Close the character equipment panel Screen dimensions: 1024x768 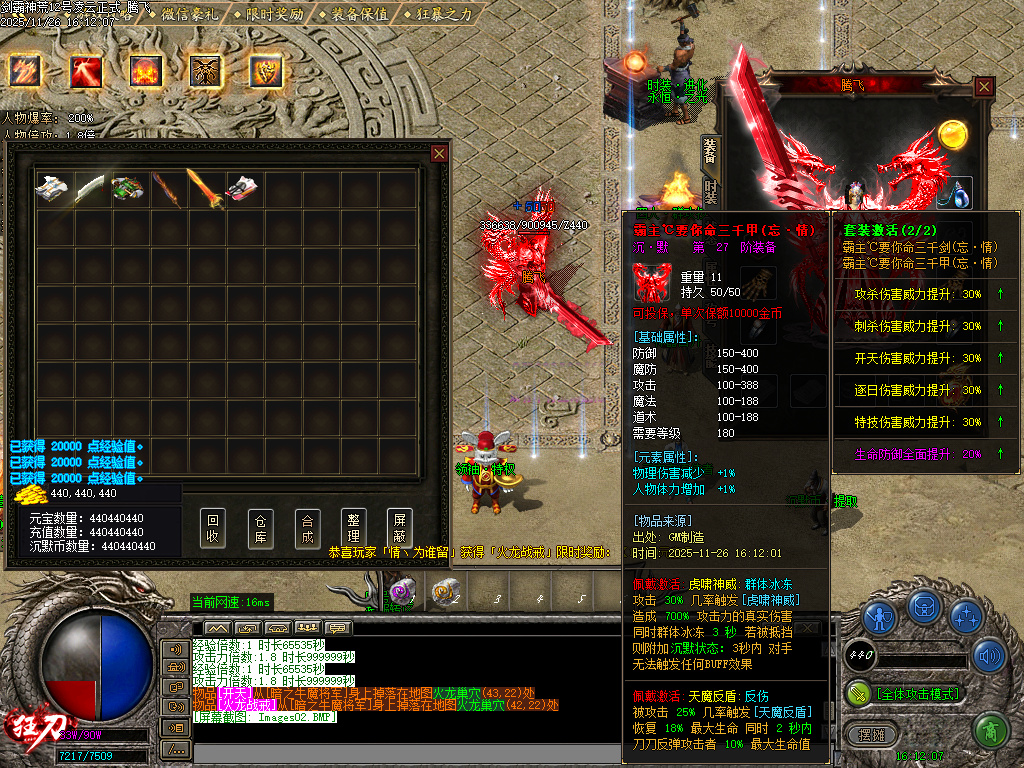[985, 87]
